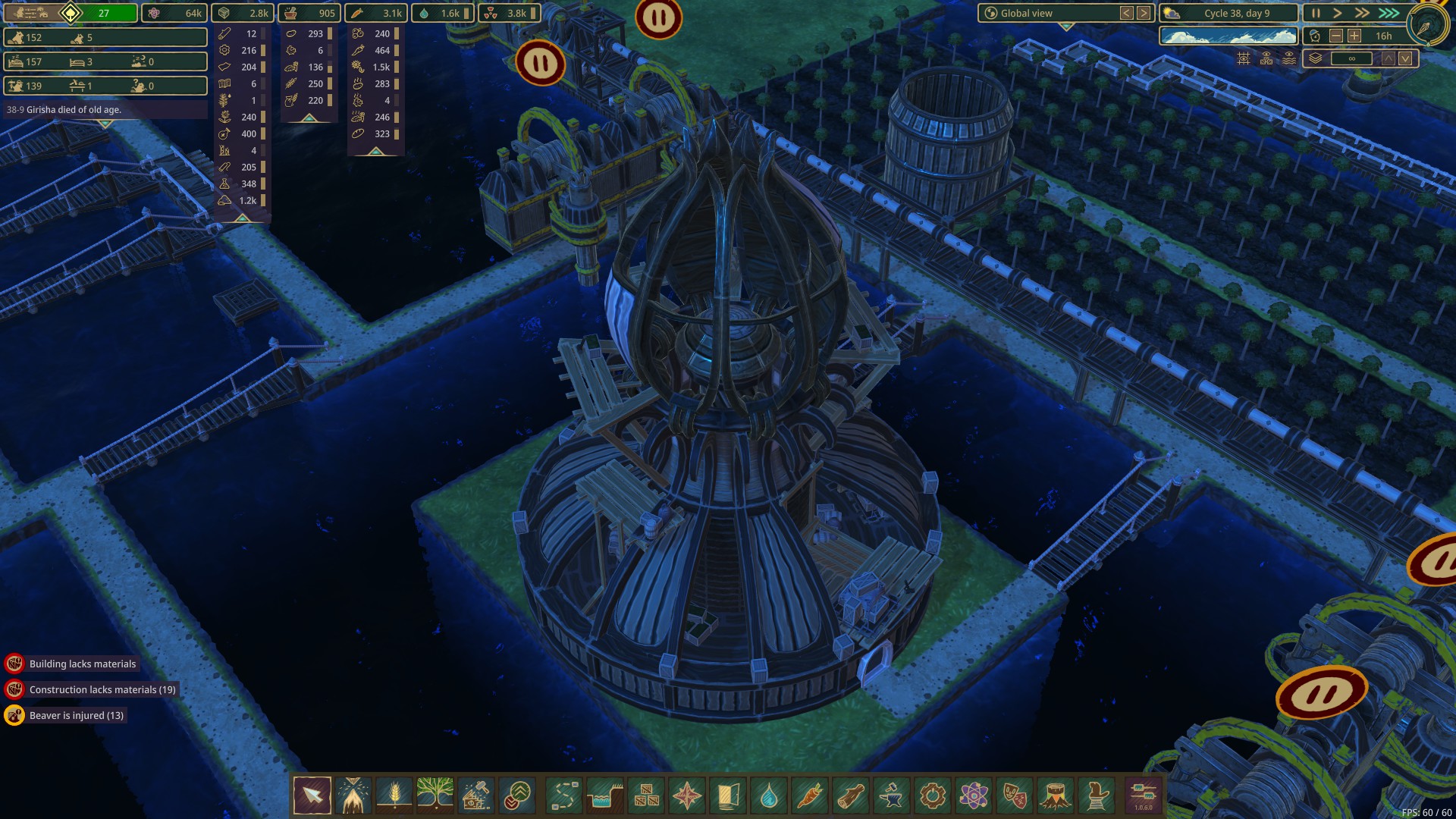Select the cursor tool
1456x819 pixels.
[312, 795]
